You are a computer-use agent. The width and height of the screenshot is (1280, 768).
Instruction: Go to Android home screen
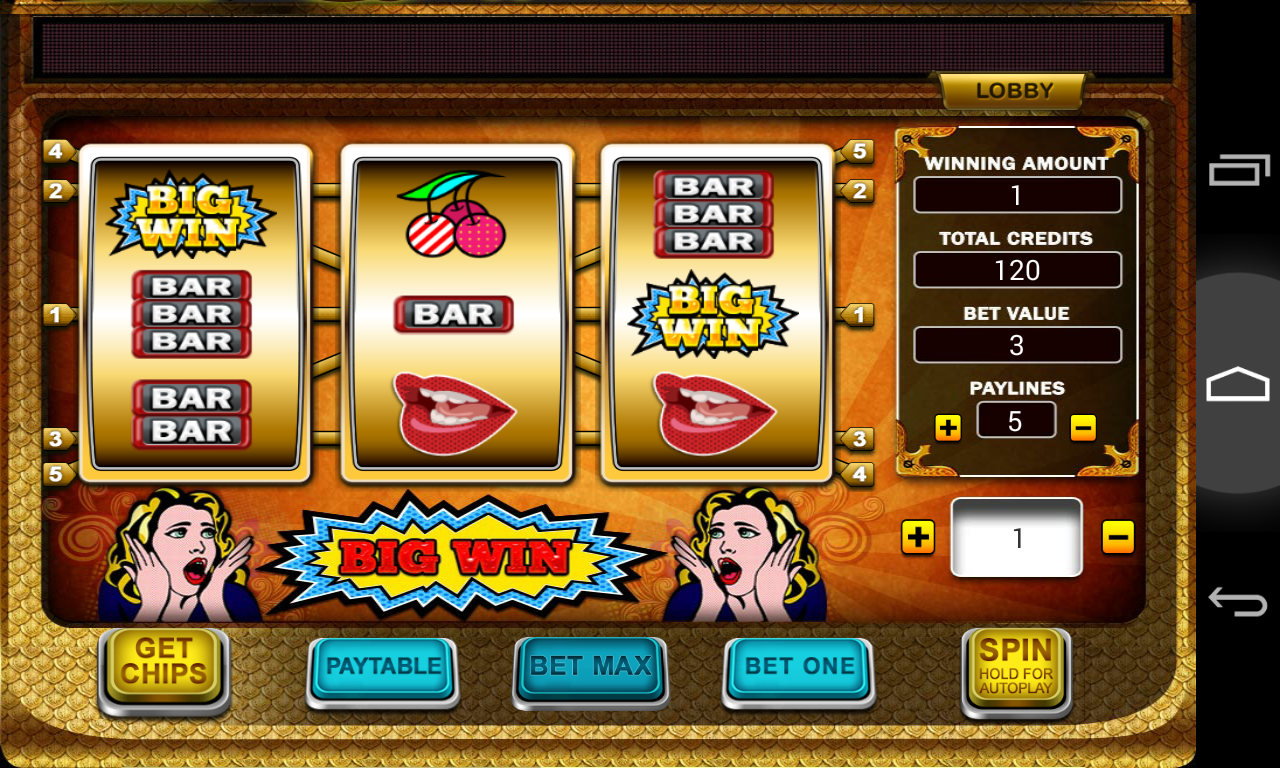[1238, 384]
